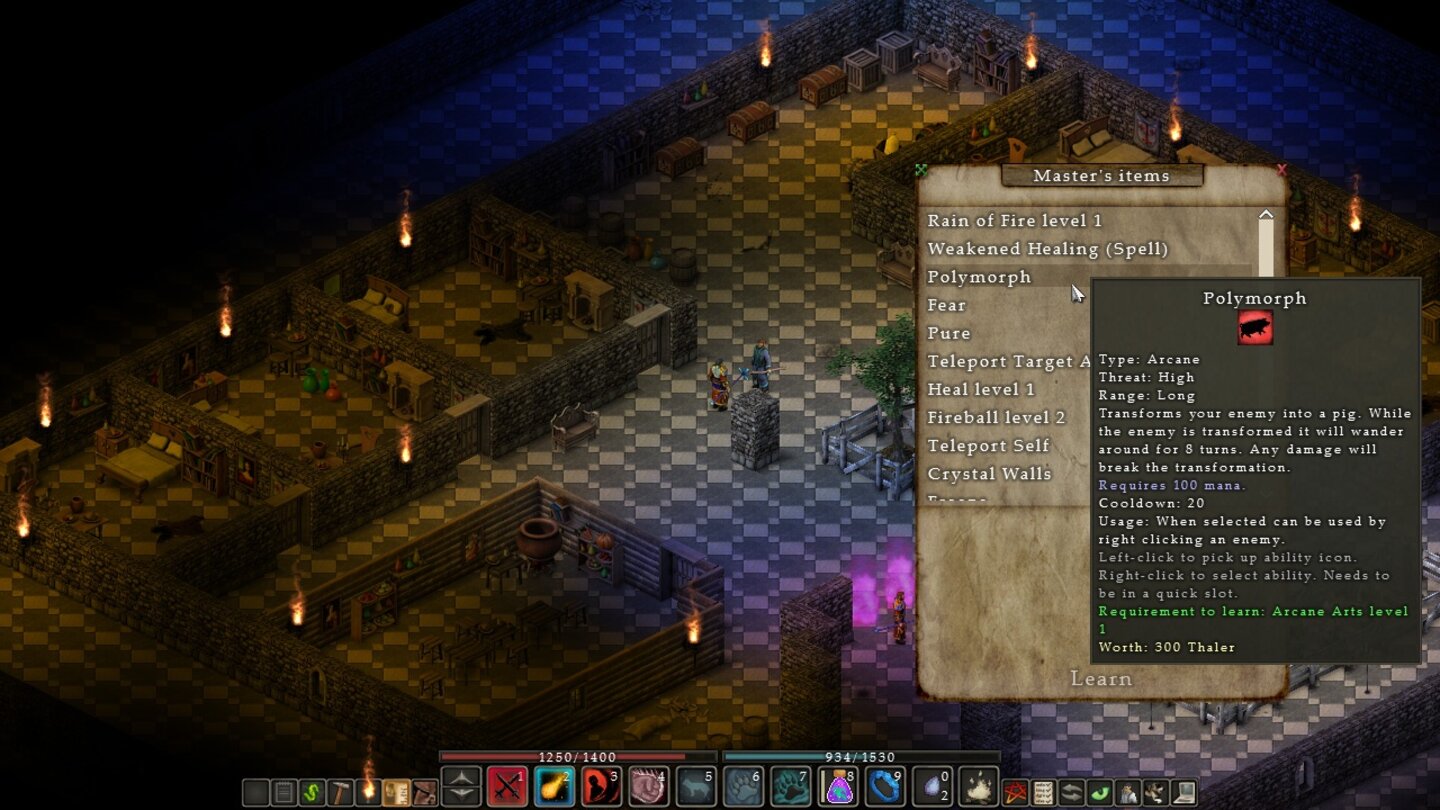The height and width of the screenshot is (810, 1440).
Task: Select the blue ring in slot 9
Action: [884, 787]
